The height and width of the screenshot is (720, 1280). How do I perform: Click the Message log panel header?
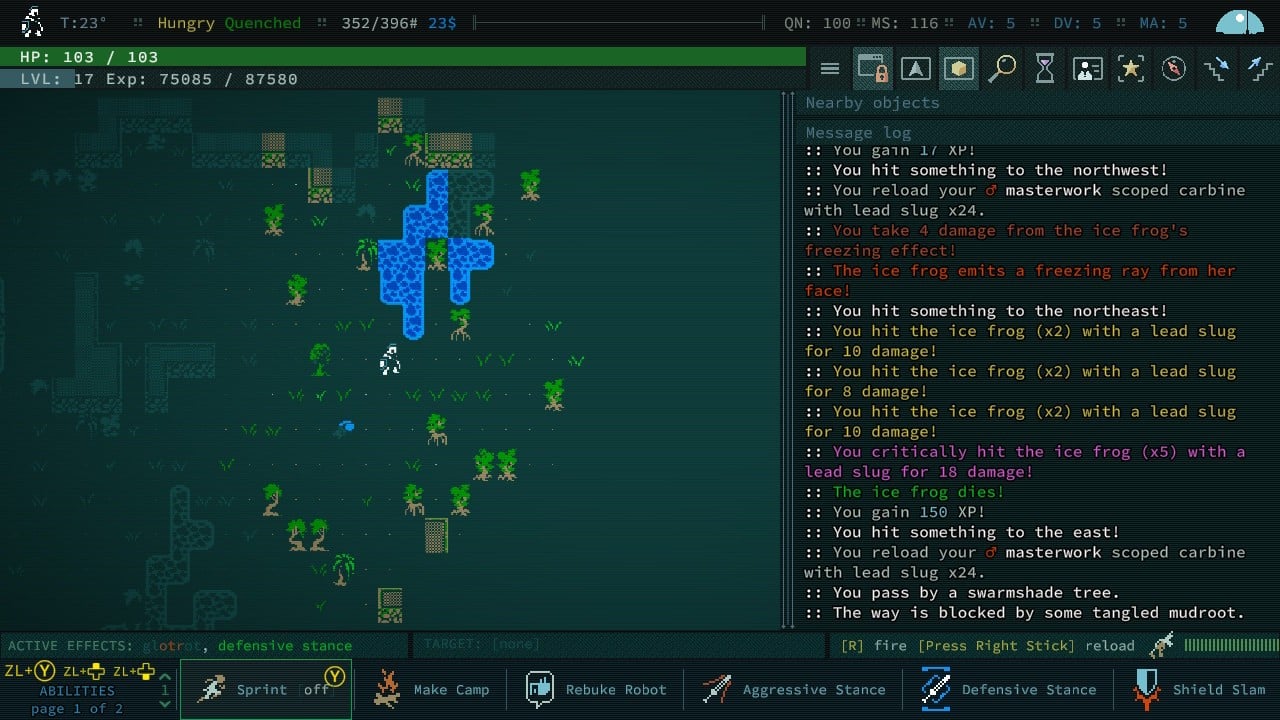point(859,133)
